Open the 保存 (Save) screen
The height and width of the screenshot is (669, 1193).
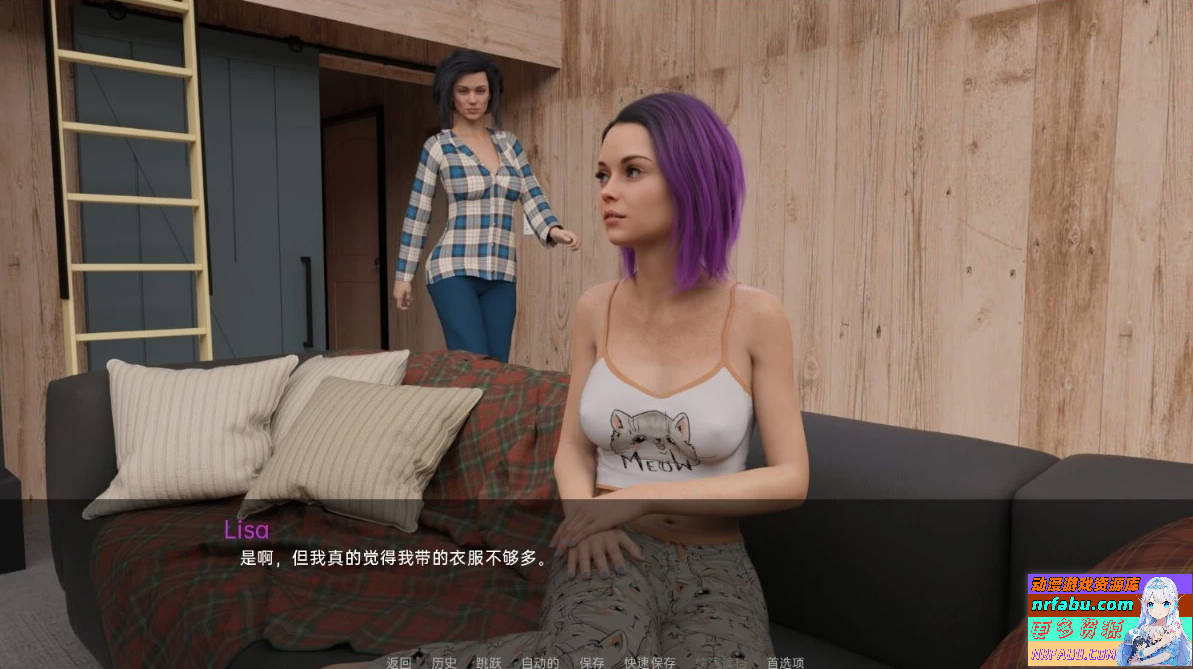click(x=592, y=662)
